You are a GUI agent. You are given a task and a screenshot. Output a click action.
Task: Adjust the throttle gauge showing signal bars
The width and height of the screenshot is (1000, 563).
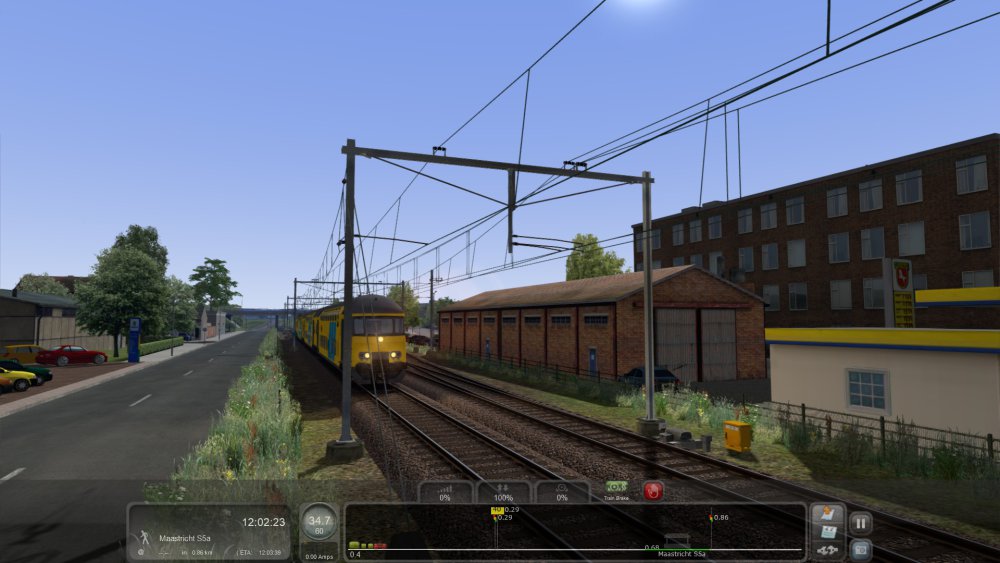pyautogui.click(x=445, y=492)
